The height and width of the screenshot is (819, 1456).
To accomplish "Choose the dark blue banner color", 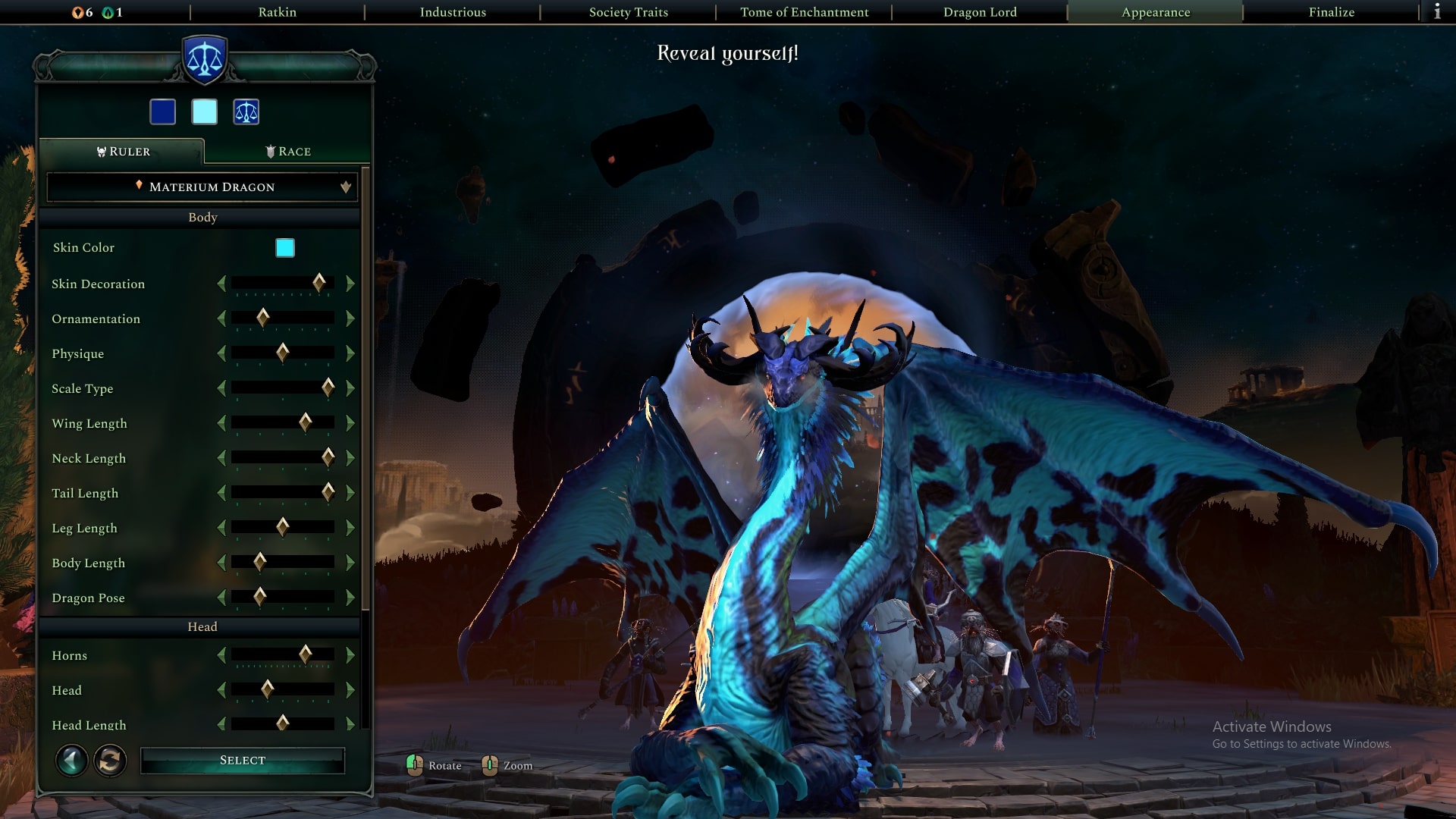I will click(163, 112).
